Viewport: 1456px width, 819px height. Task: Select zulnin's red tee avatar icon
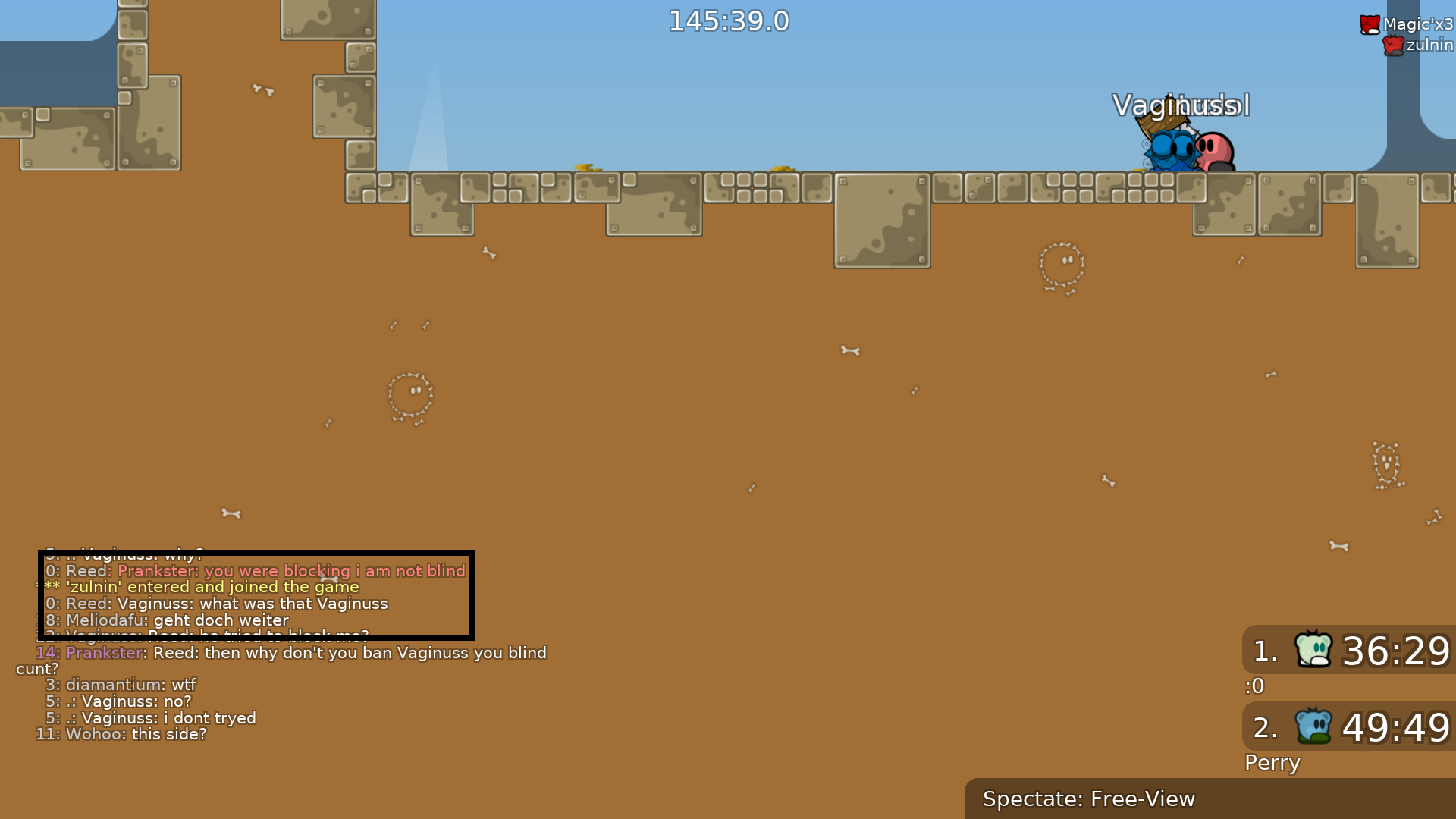[x=1394, y=45]
